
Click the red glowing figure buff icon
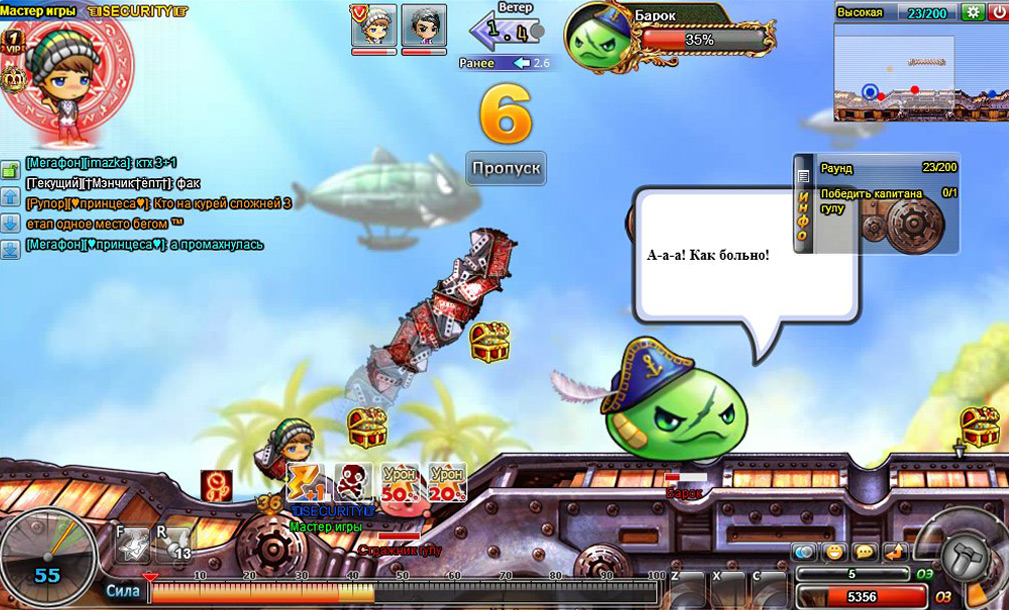point(217,485)
